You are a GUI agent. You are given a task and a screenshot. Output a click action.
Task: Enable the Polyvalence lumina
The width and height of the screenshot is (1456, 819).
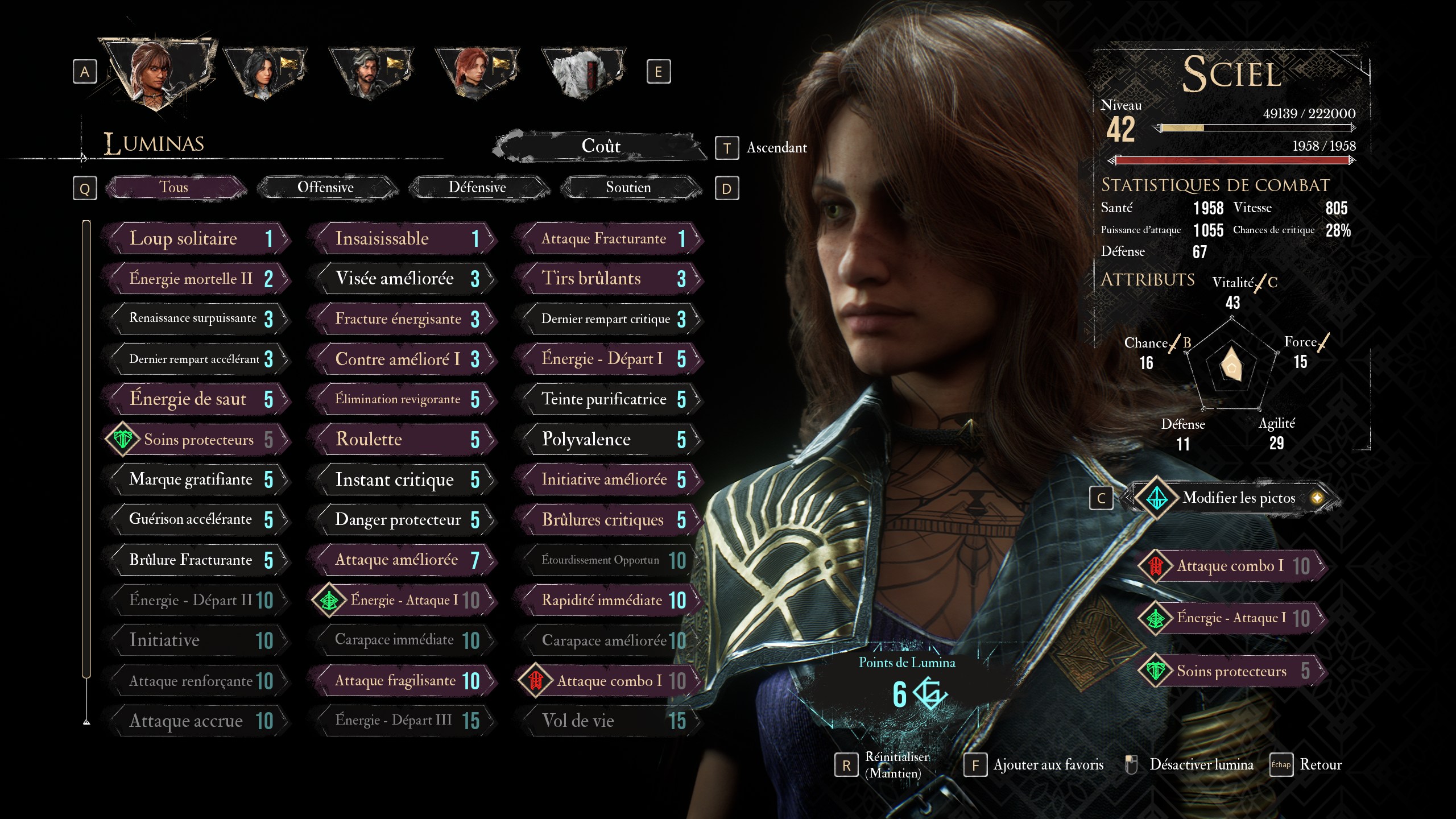(x=609, y=440)
